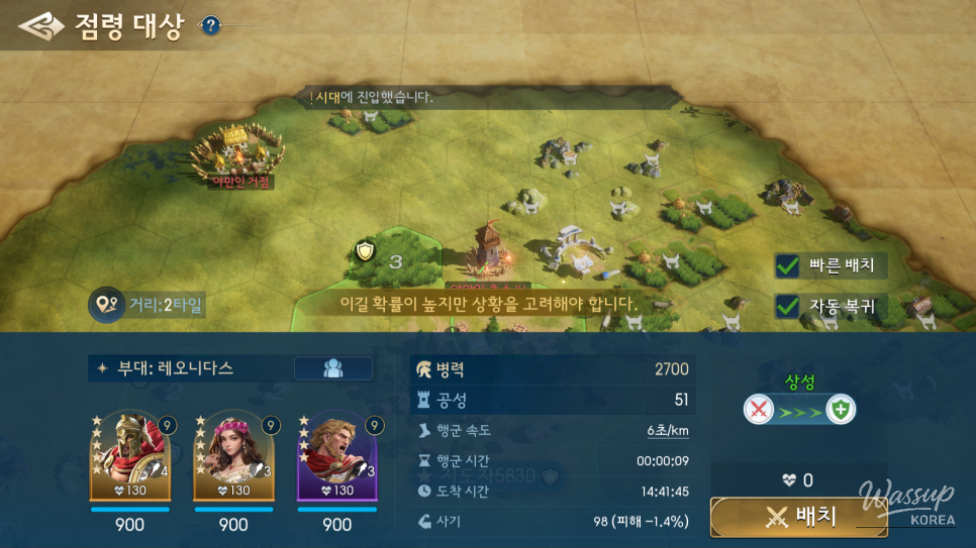Show the 상성 affinity indicator details
The height and width of the screenshot is (548, 976).
pos(799,409)
